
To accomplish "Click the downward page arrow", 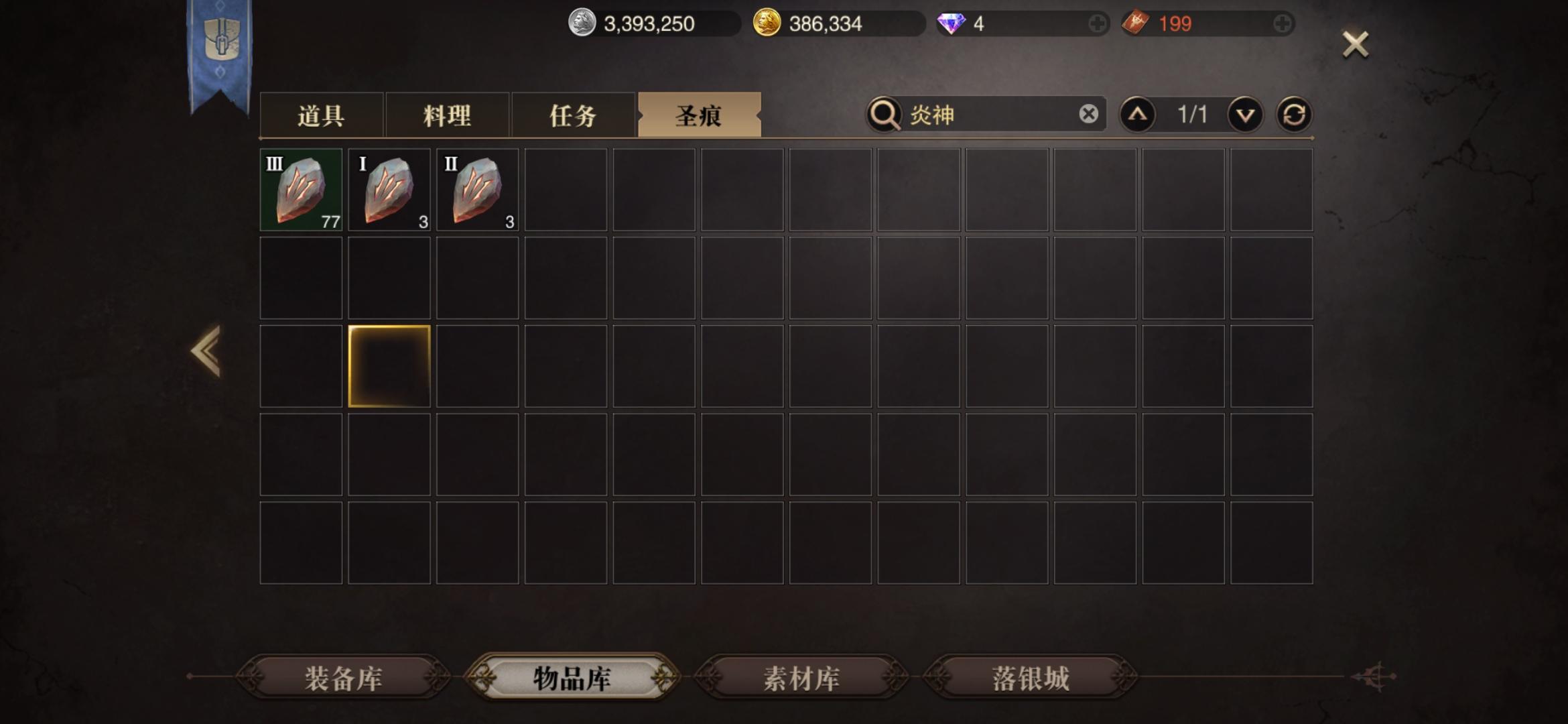I will (1244, 114).
